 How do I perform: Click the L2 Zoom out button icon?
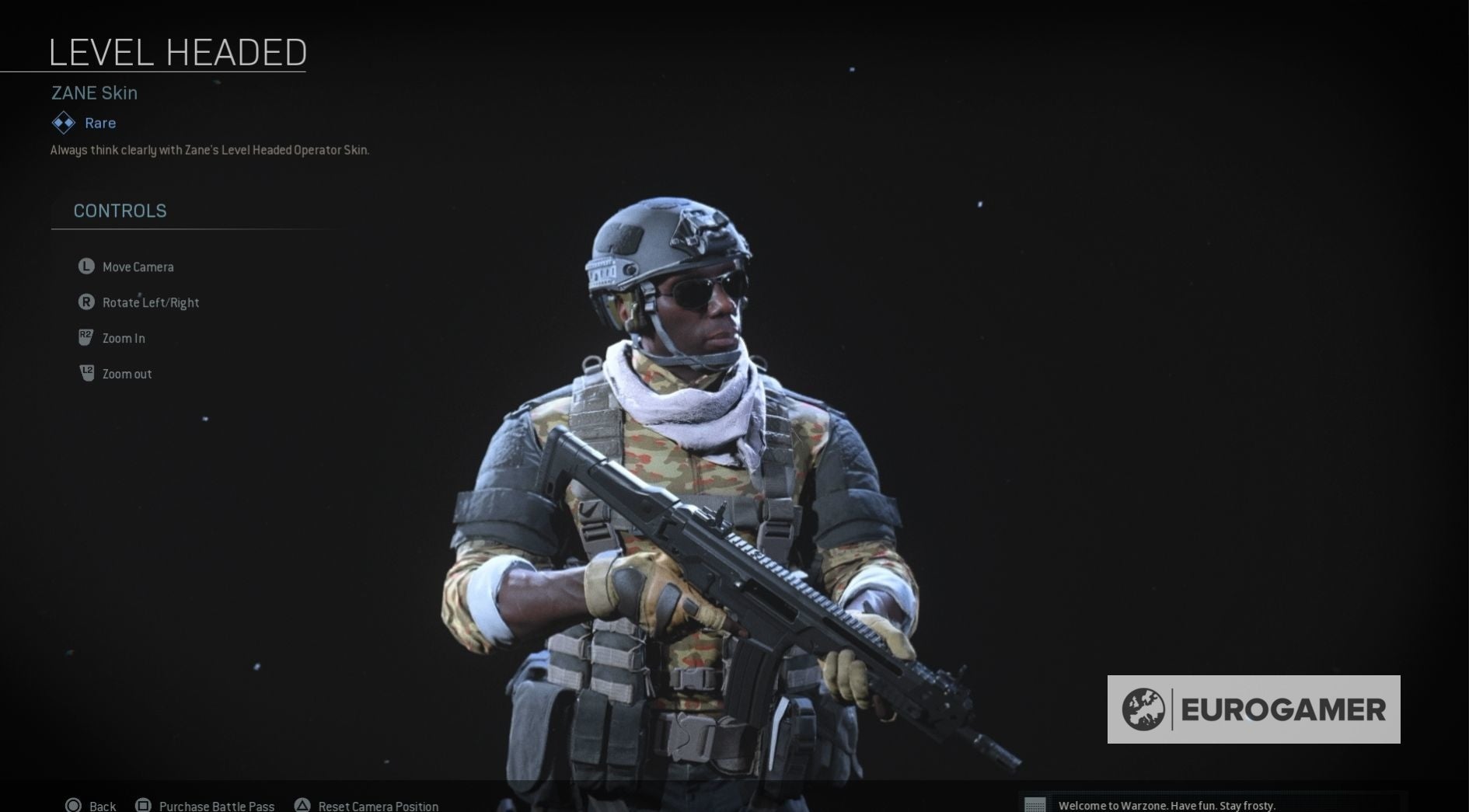pyautogui.click(x=86, y=373)
